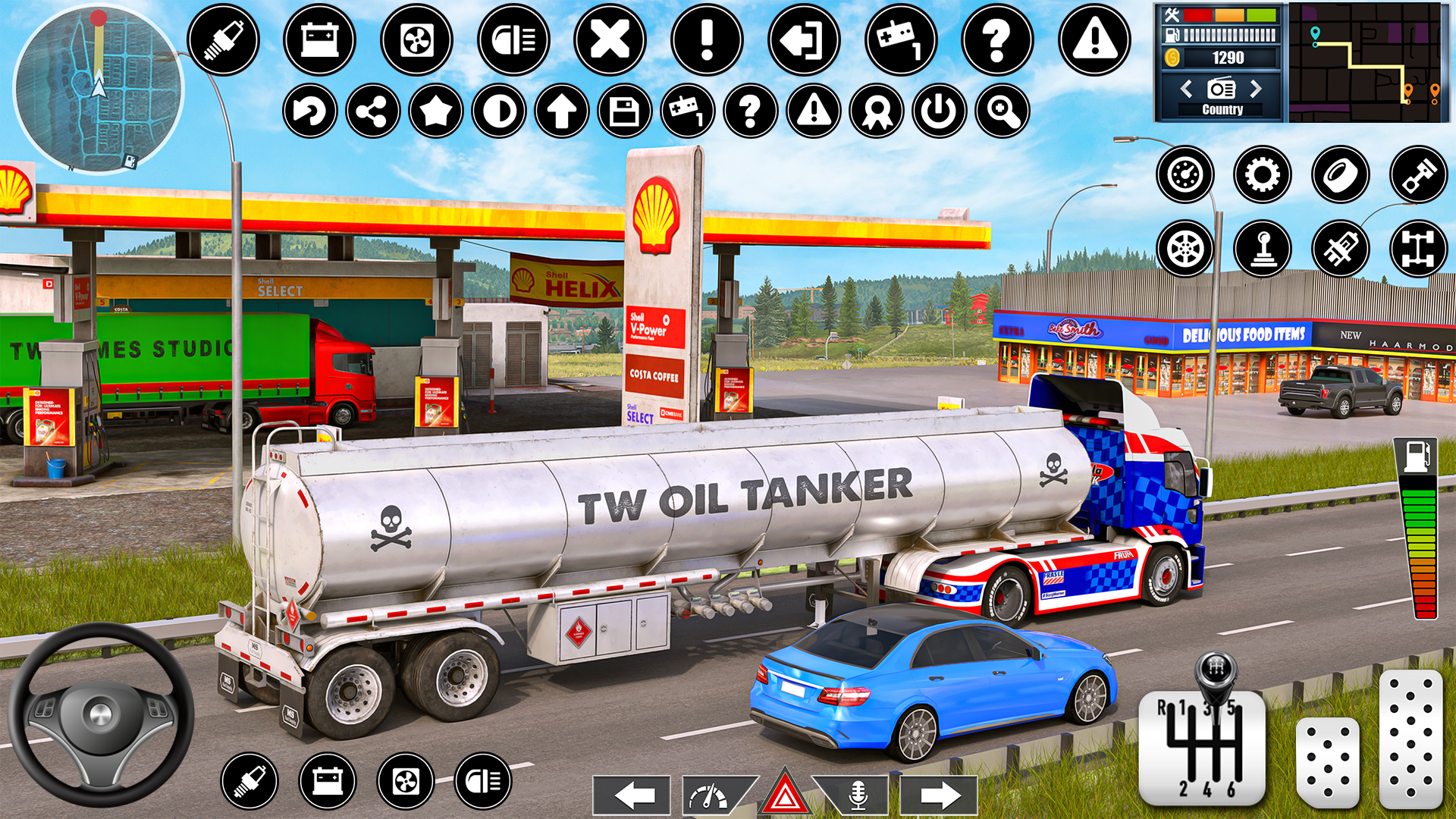The height and width of the screenshot is (819, 1456).
Task: Expand the zoom magnifier control
Action: coord(1003,111)
